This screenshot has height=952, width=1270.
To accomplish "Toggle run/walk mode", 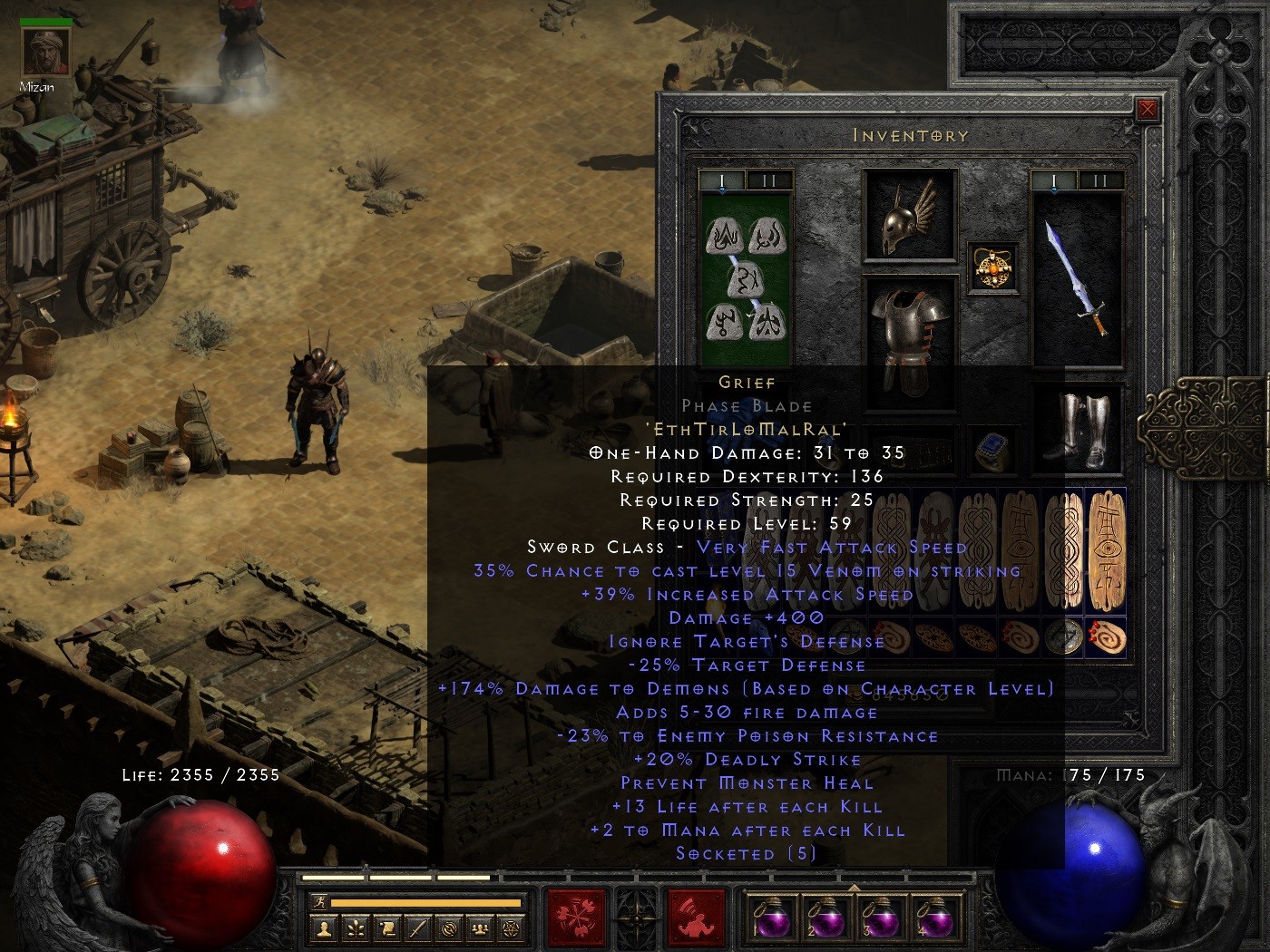I will [x=319, y=903].
